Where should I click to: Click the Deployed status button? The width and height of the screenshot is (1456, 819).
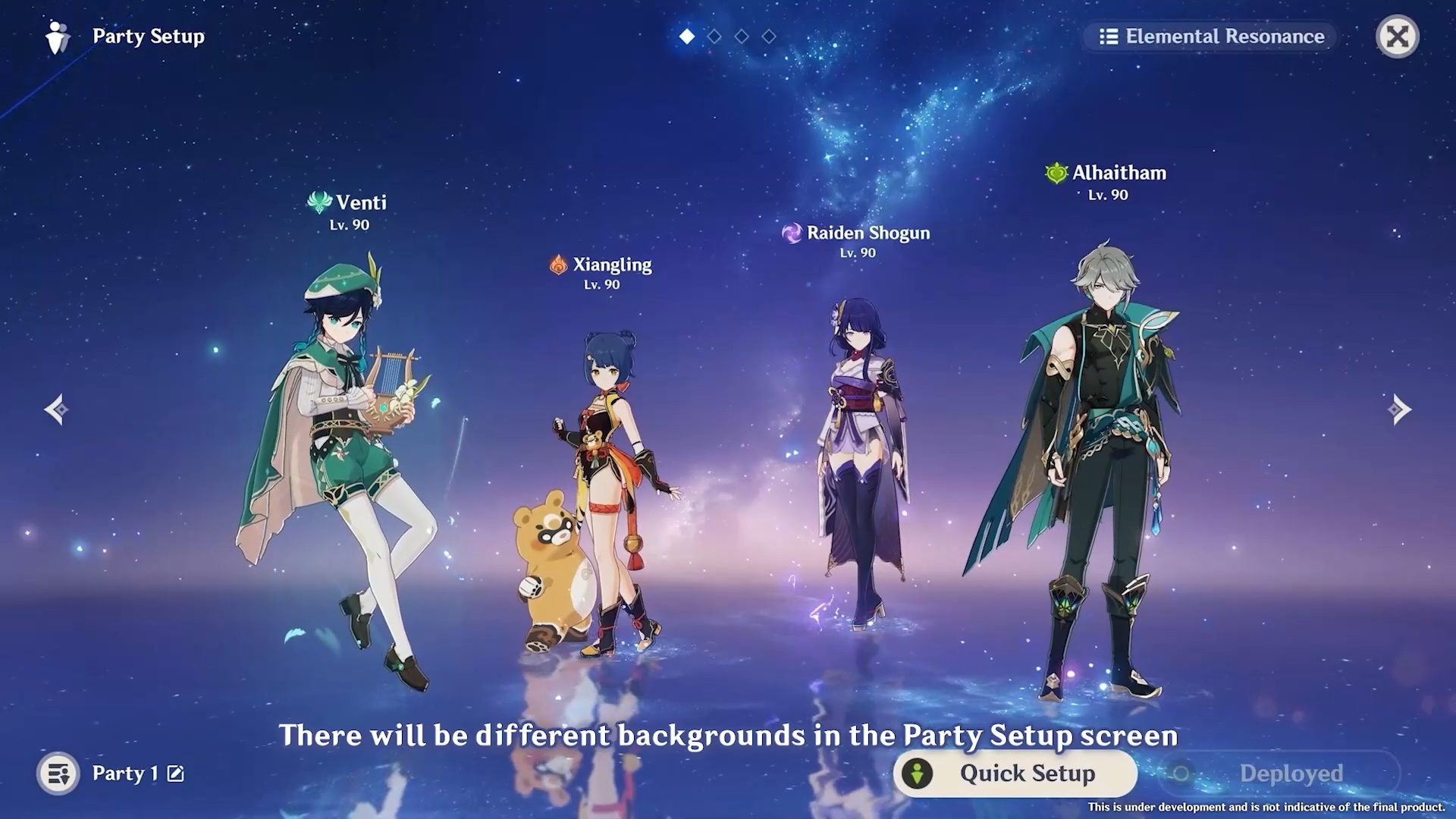[1279, 773]
